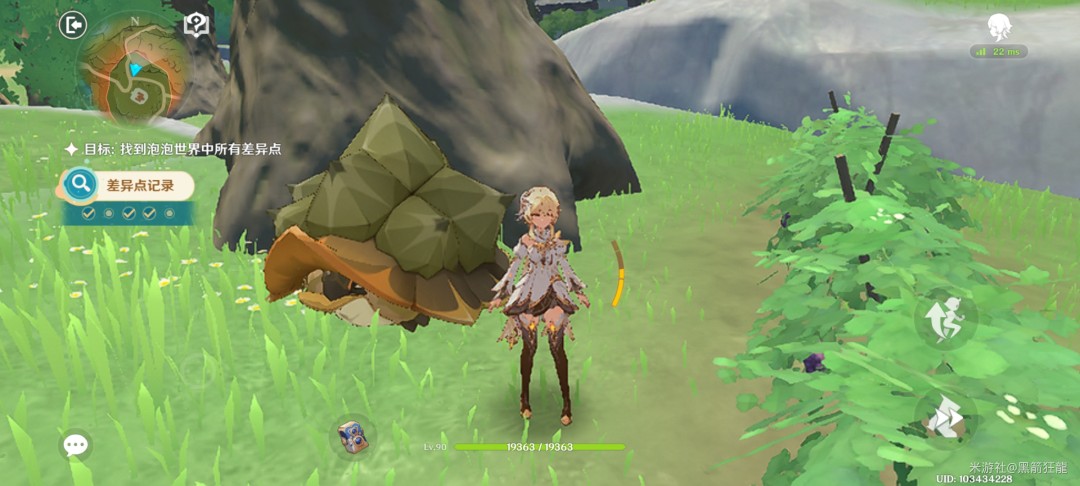Screen dimensions: 1080x486
Task: Open the Paimon menu icon
Action: [998, 26]
